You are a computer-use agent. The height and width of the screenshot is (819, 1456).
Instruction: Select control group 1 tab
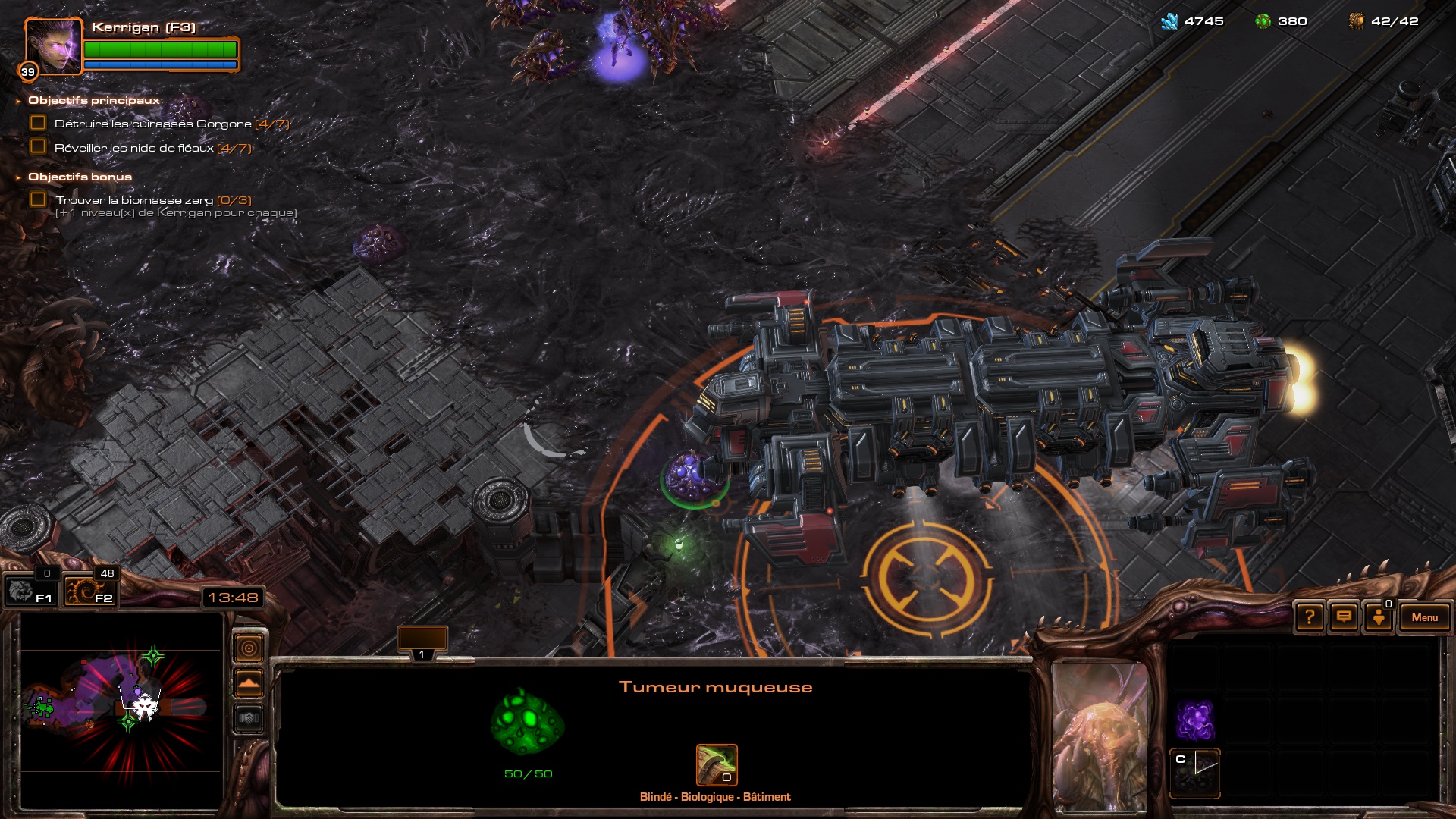pyautogui.click(x=422, y=642)
